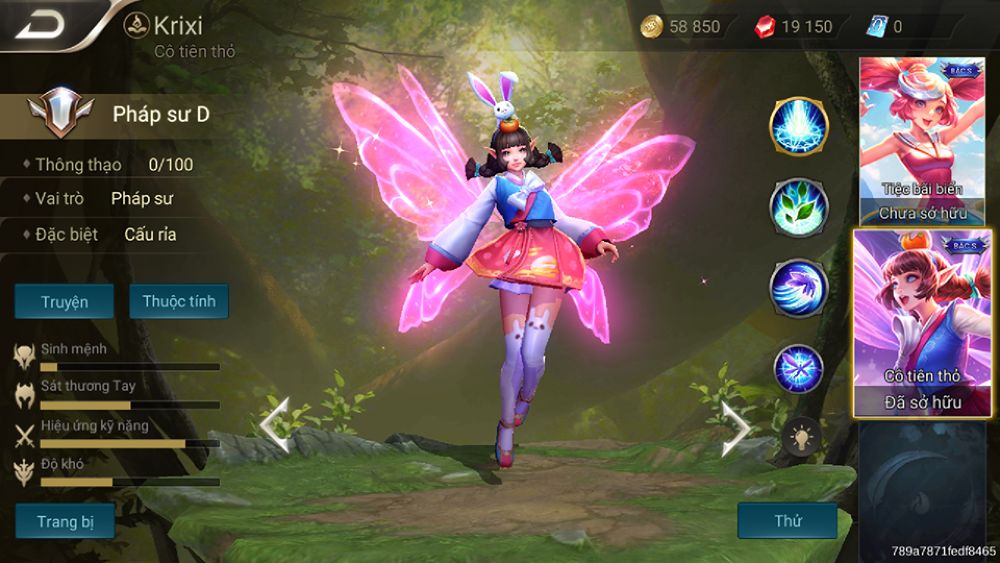
Task: Open the blue voucher currency counter
Action: (x=883, y=27)
